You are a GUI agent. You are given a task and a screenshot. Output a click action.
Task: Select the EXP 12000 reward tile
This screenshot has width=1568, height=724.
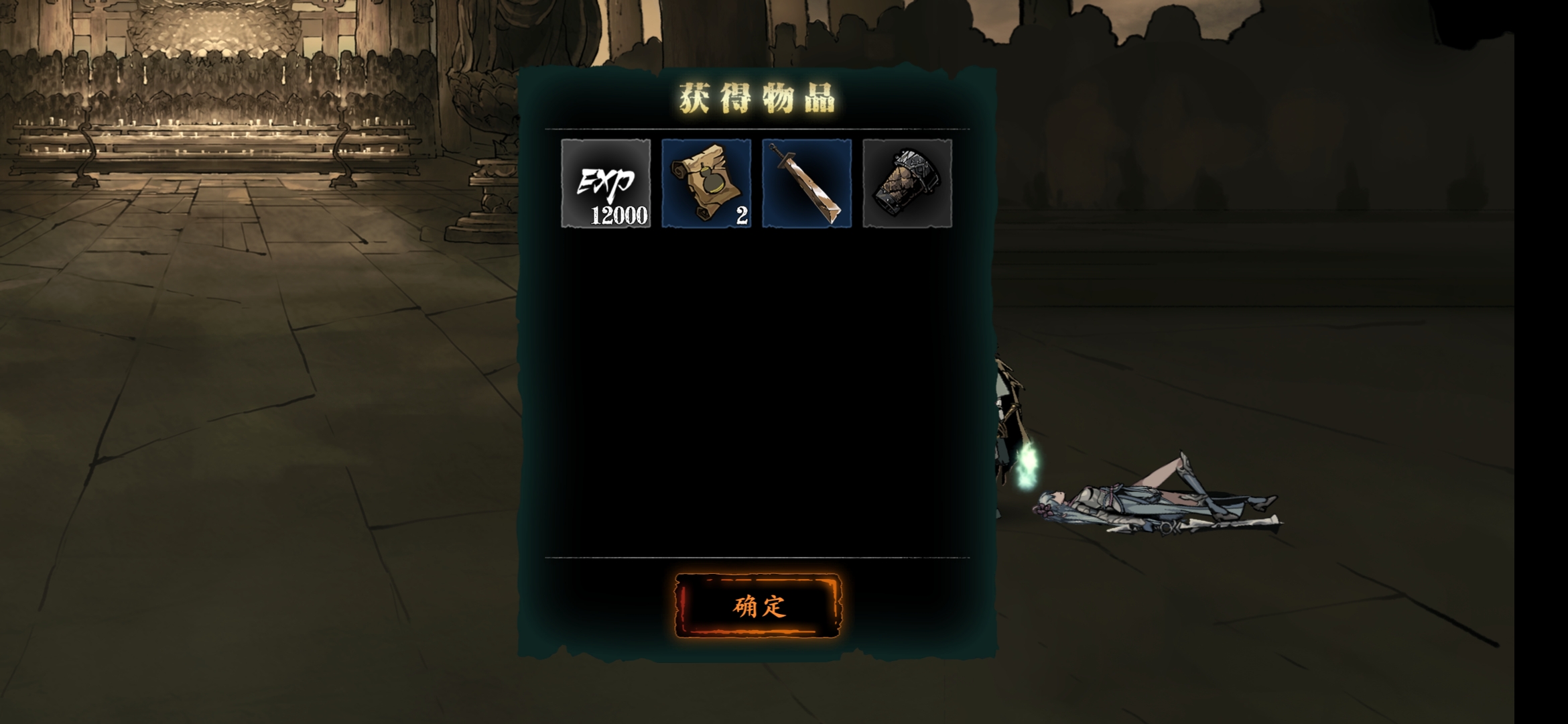click(x=606, y=183)
